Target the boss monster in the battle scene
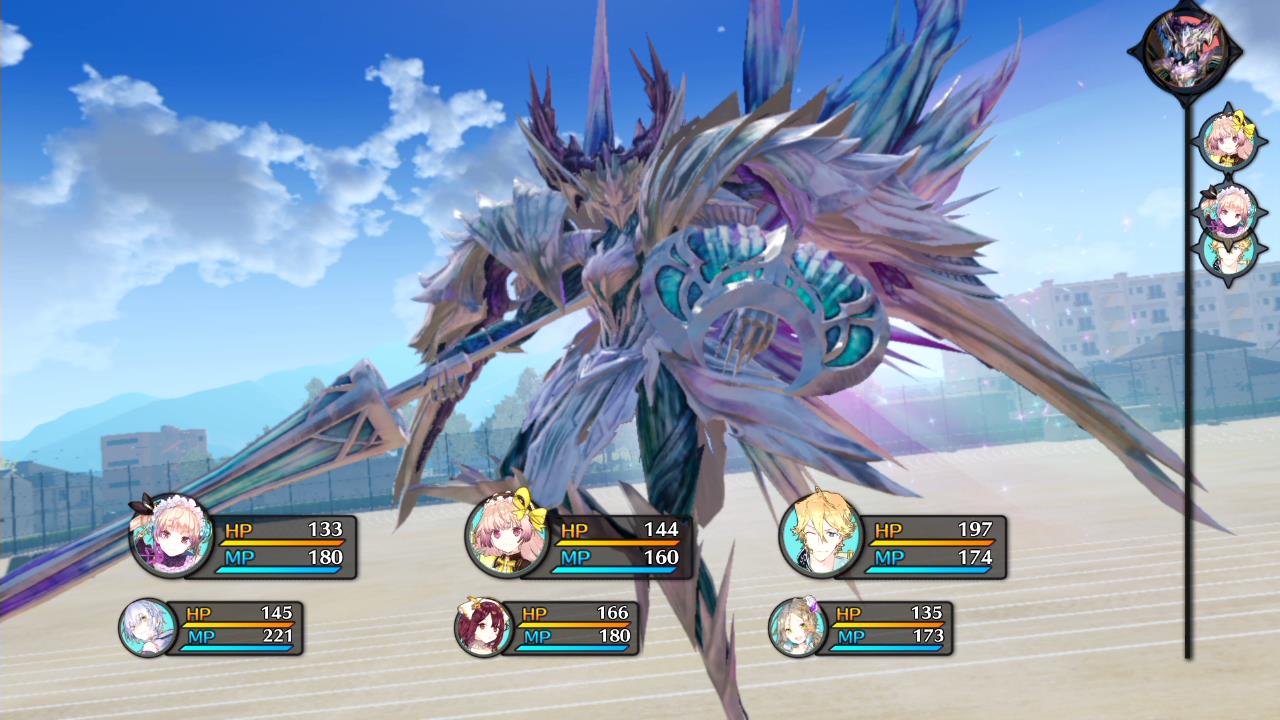The image size is (1280, 720). coord(640,280)
